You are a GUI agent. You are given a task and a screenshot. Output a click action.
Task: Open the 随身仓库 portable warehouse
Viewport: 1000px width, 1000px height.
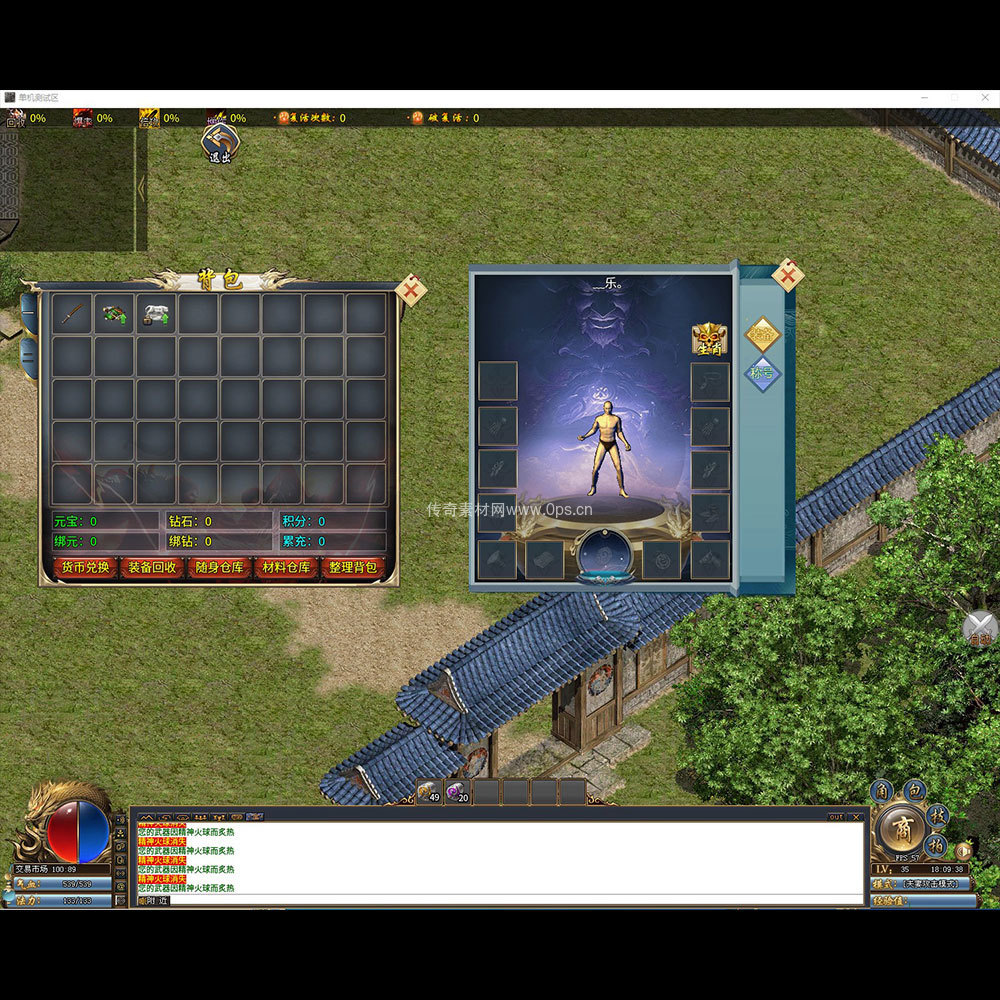pyautogui.click(x=219, y=567)
